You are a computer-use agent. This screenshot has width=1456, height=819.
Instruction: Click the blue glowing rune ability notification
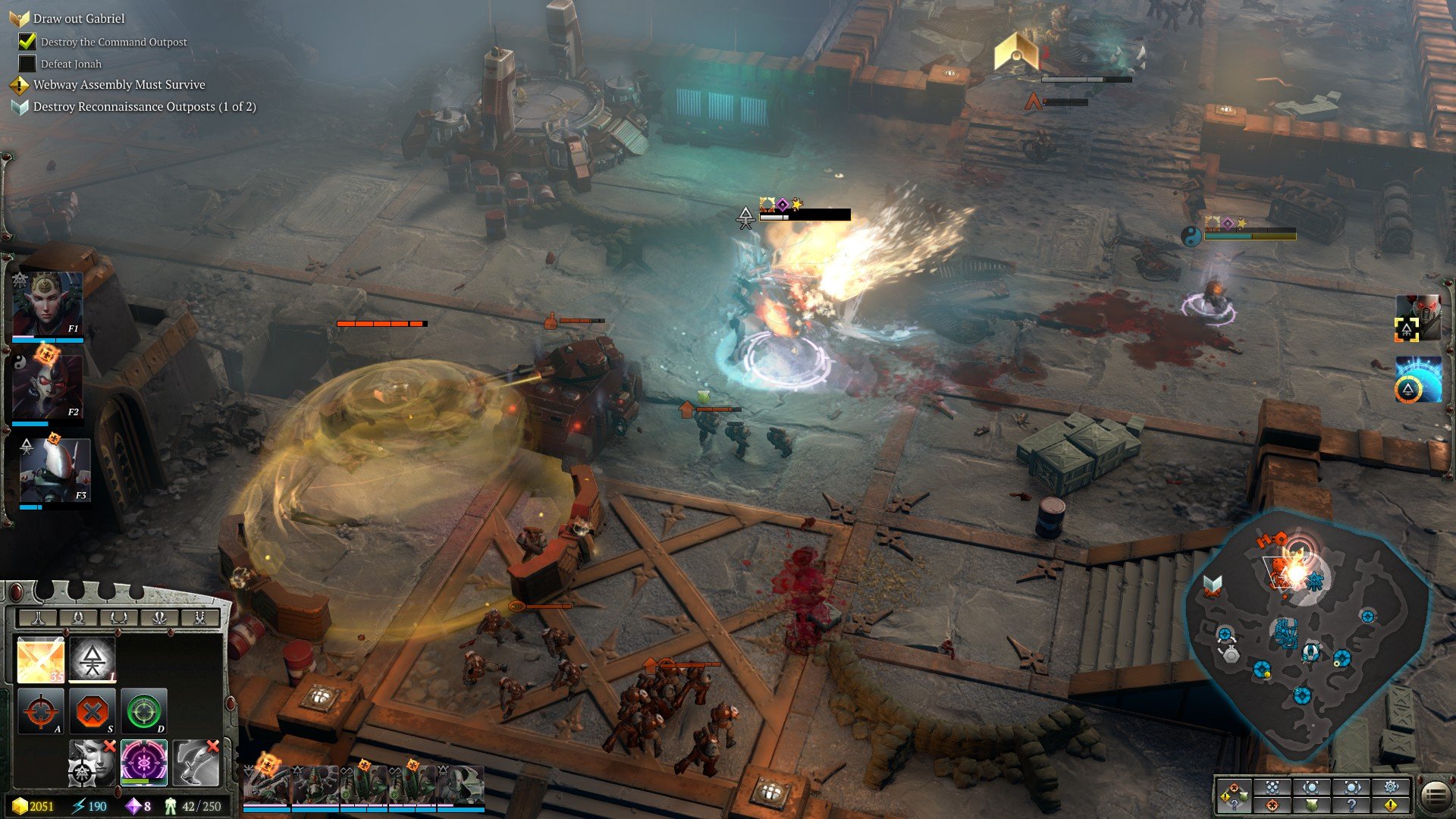pyautogui.click(x=1418, y=379)
